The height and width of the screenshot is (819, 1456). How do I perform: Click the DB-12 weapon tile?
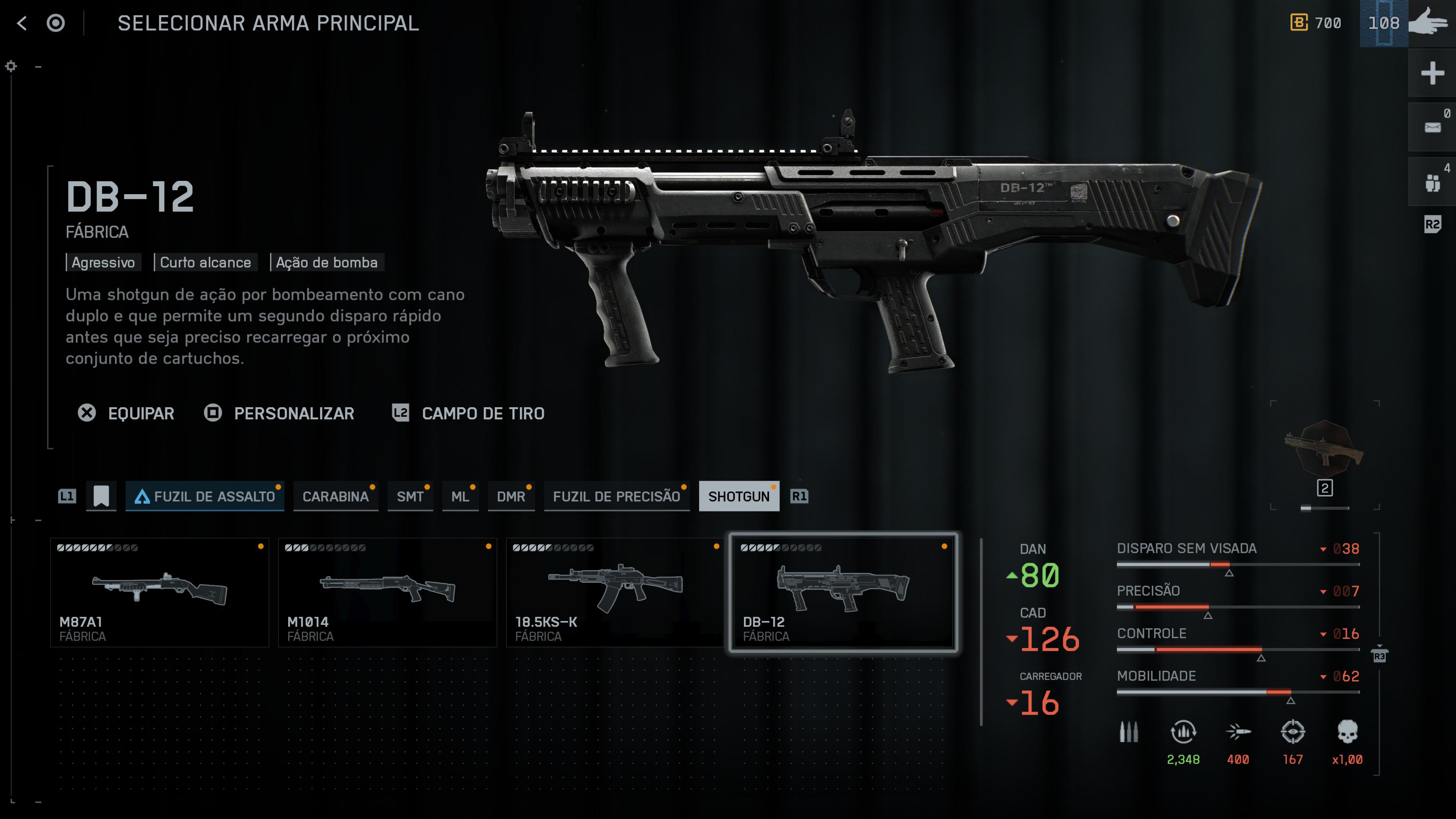coord(843,592)
